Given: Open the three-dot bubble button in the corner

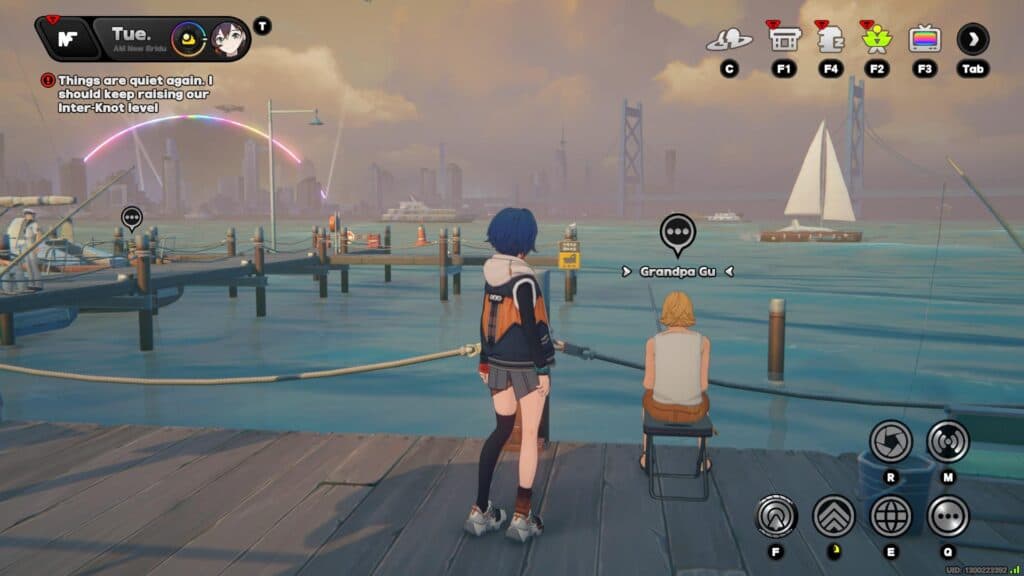Looking at the screenshot, I should [947, 516].
